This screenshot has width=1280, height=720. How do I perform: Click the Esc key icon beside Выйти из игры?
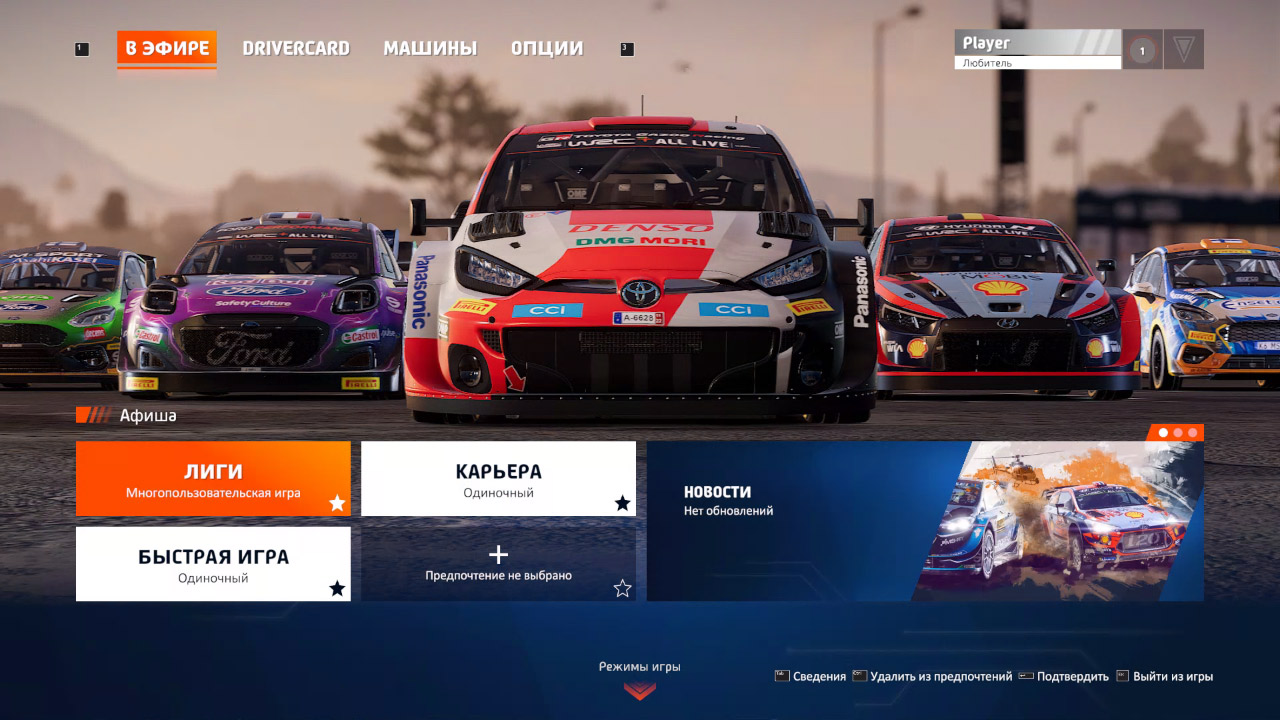[x=1121, y=676]
